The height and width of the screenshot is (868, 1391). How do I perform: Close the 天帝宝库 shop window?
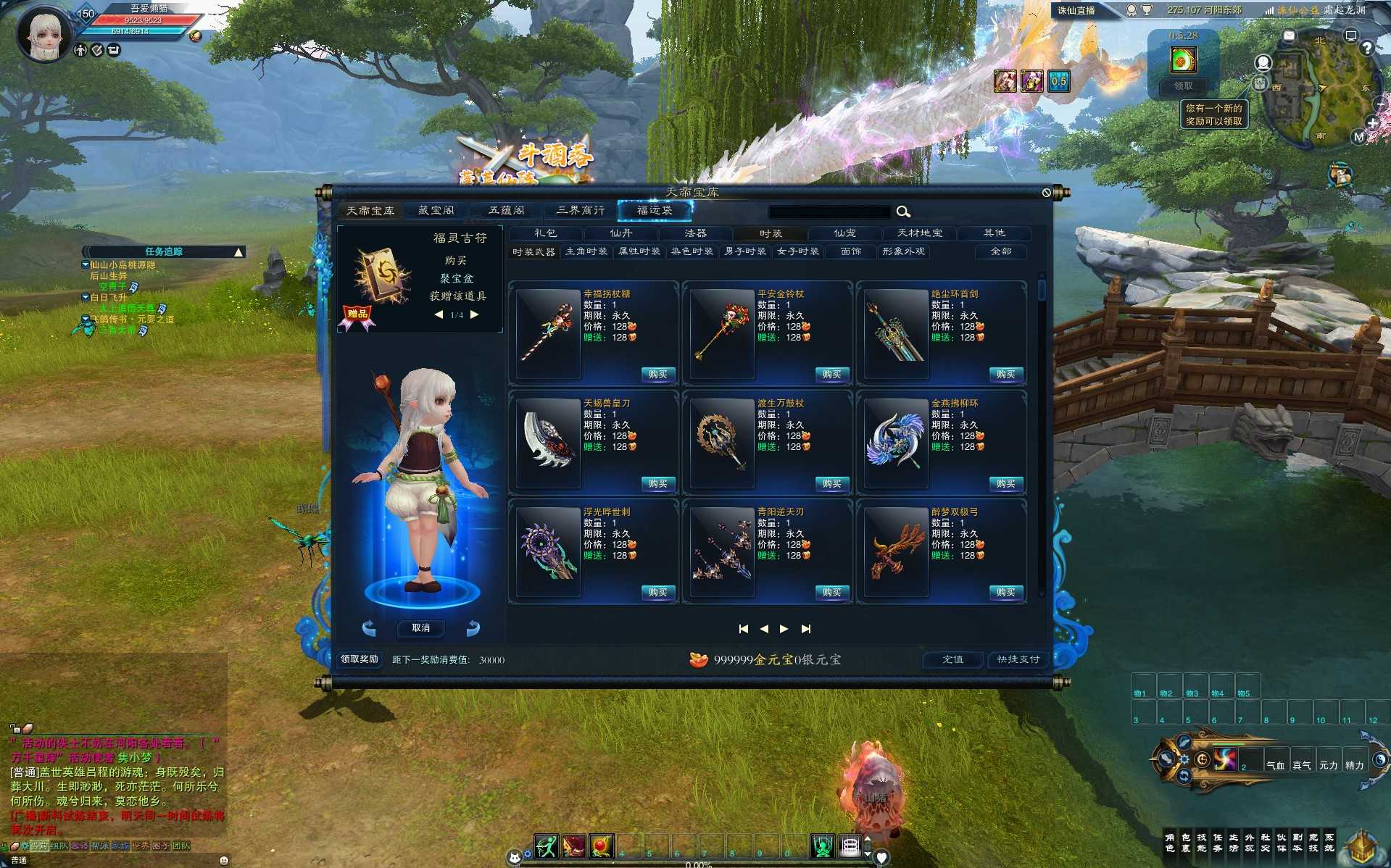[x=1046, y=193]
